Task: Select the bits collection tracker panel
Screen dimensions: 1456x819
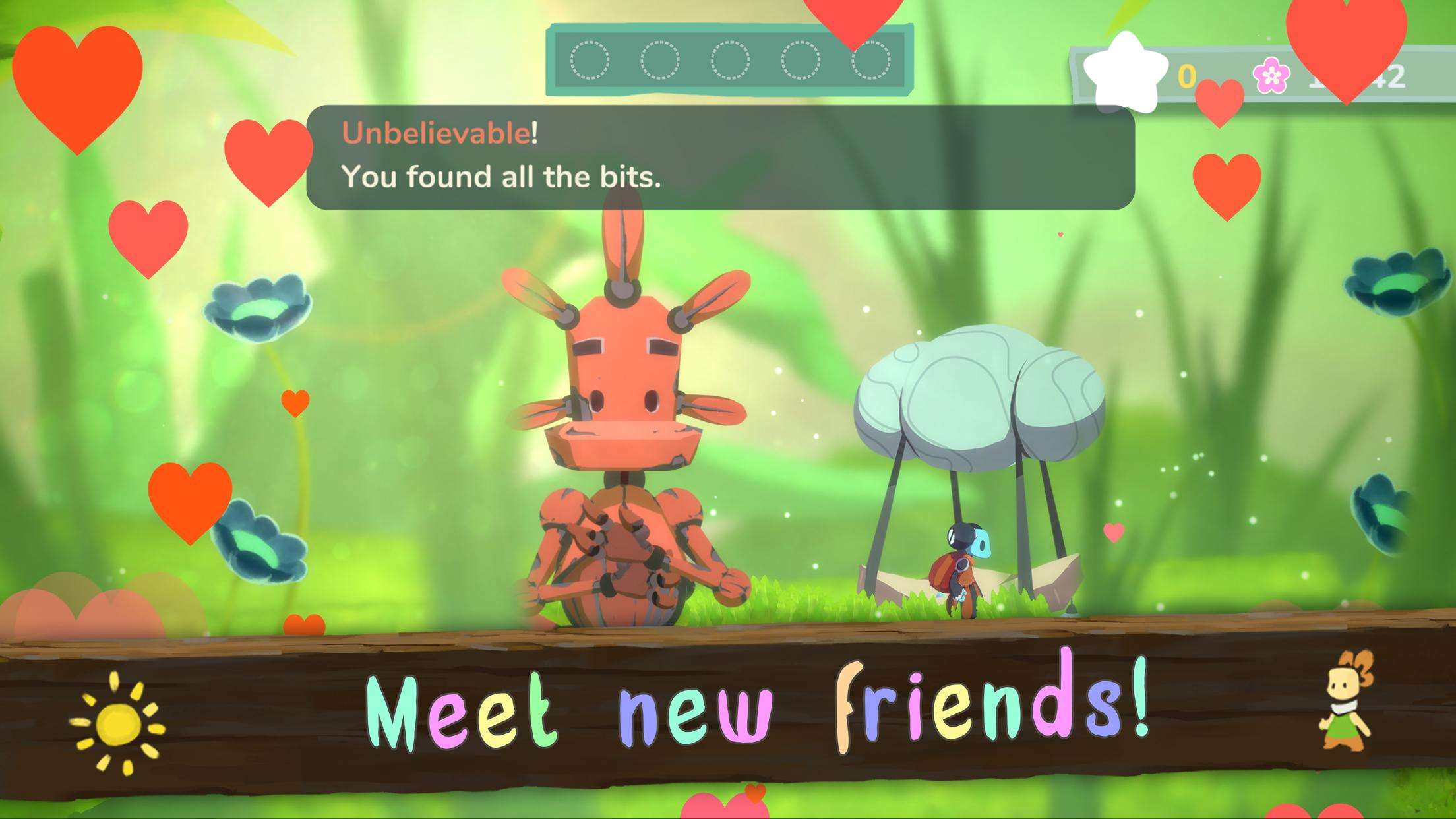Action: pyautogui.click(x=729, y=60)
